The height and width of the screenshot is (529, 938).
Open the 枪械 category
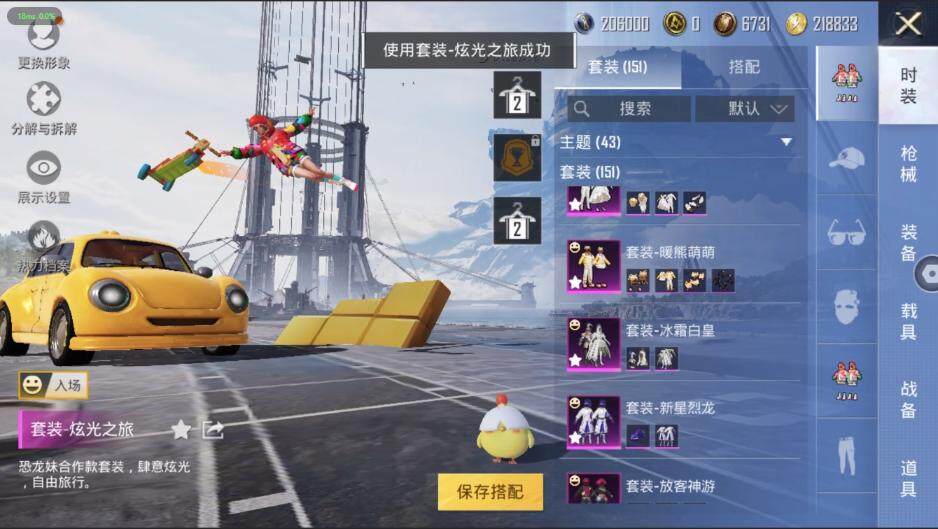(x=908, y=164)
